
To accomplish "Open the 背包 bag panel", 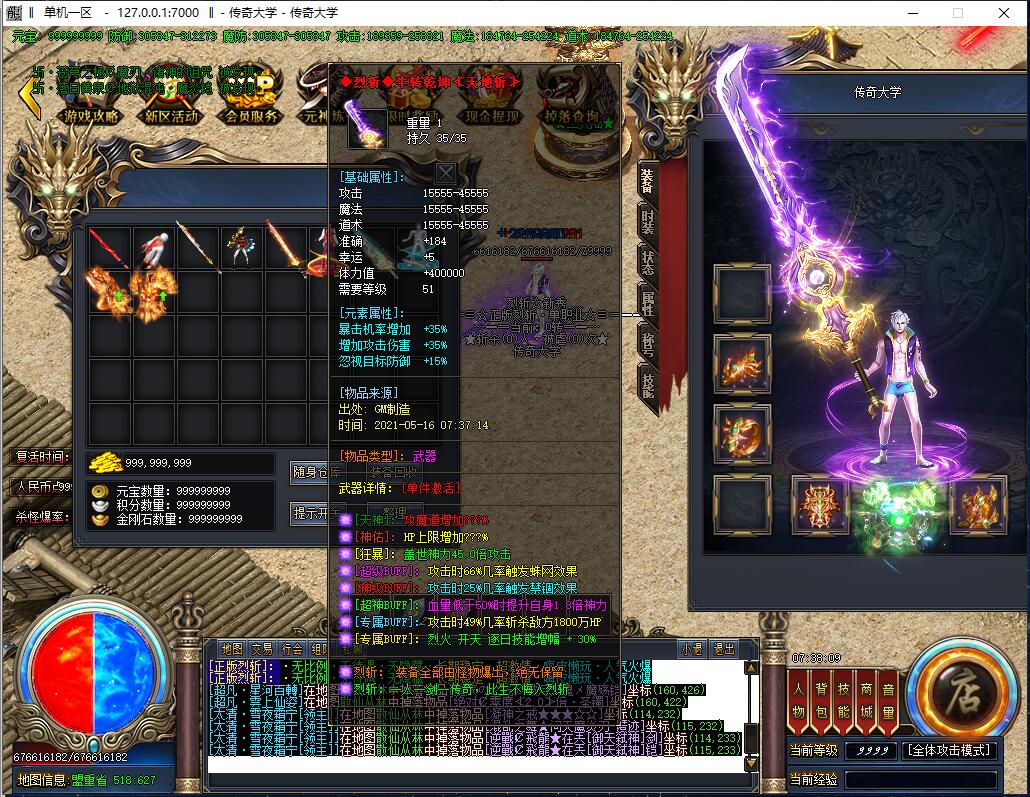I will 821,699.
